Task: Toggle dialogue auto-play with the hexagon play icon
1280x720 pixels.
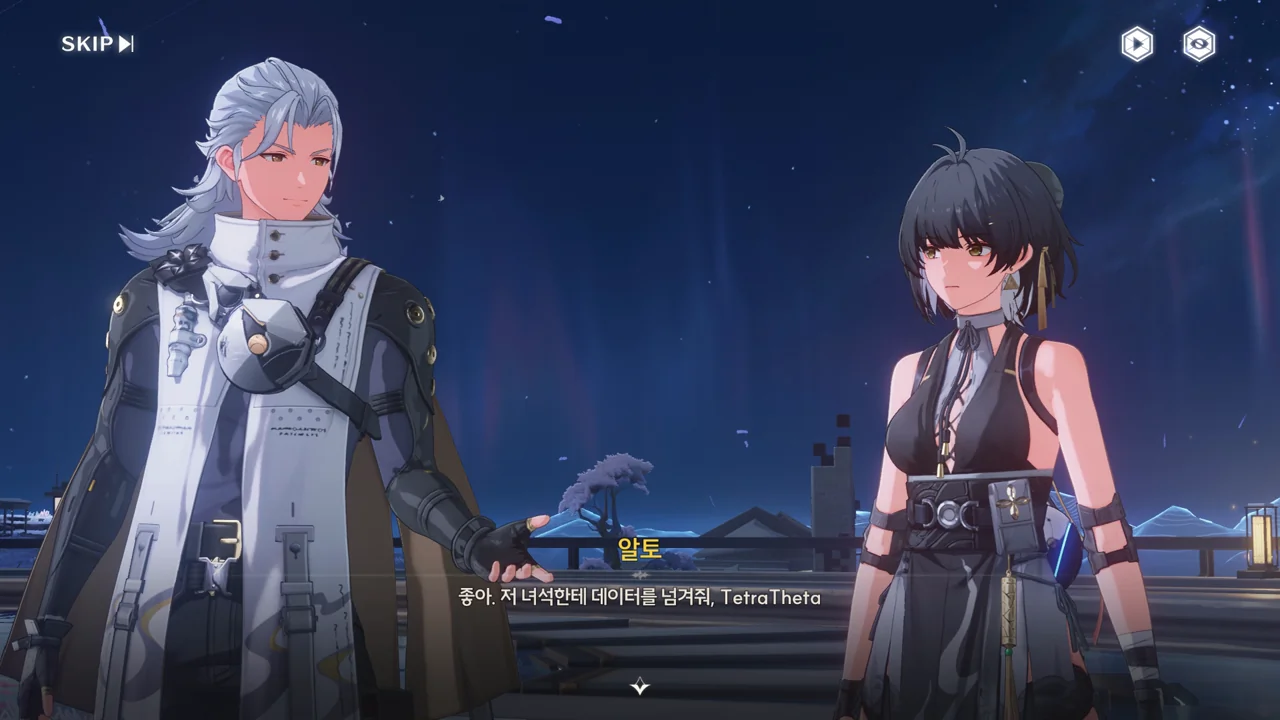Action: (x=1137, y=44)
